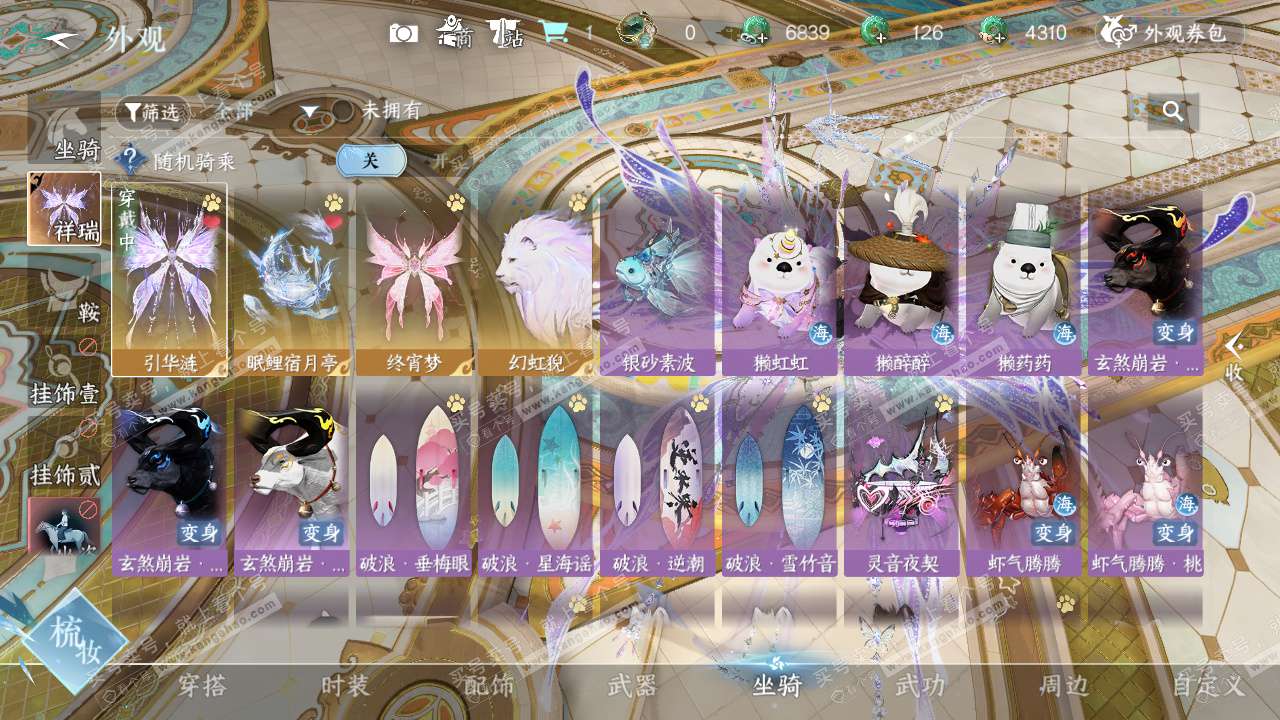Select the 眠鲤宿月亭 mount card

pyautogui.click(x=291, y=279)
